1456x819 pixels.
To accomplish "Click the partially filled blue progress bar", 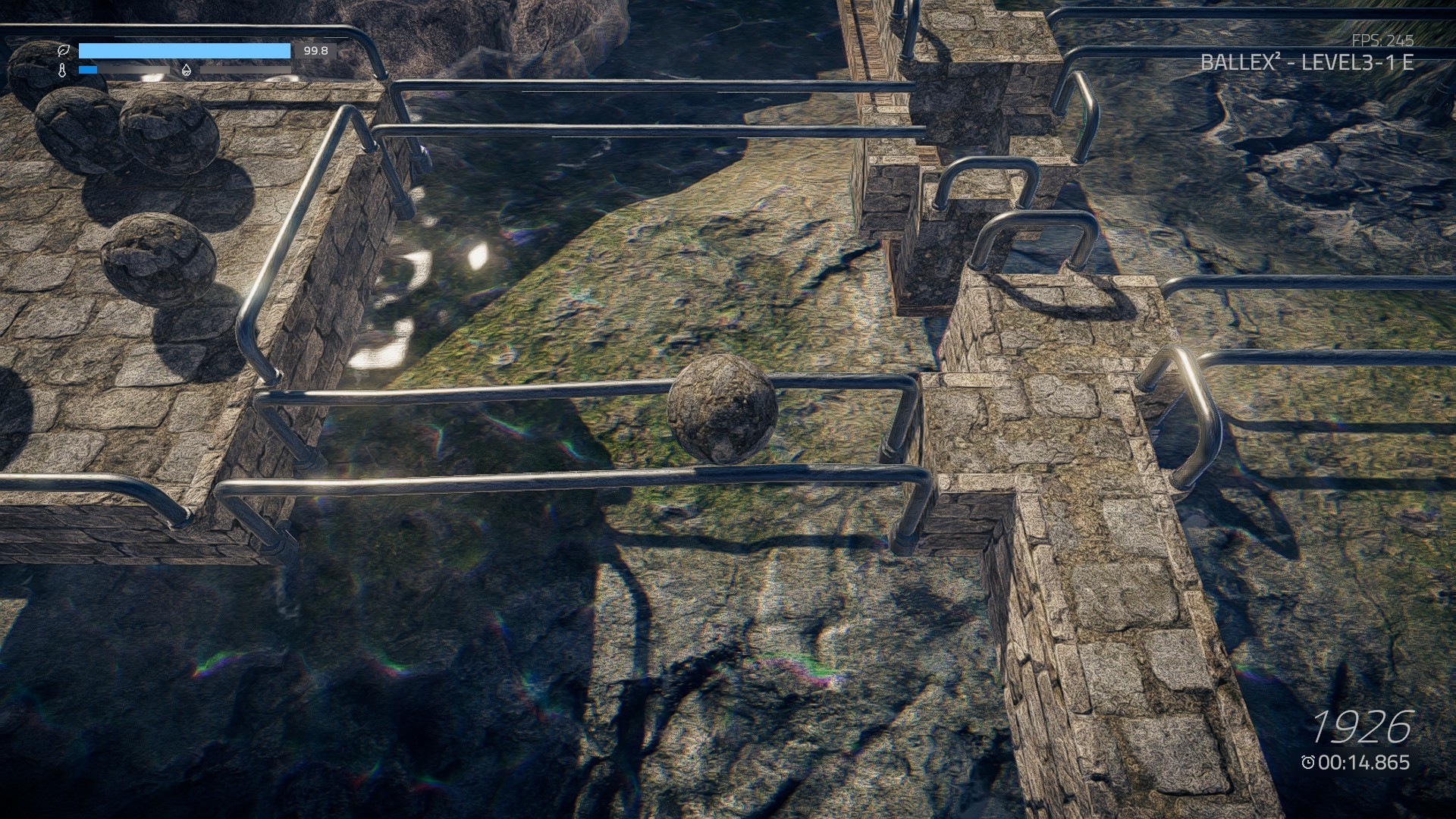I will click(89, 70).
